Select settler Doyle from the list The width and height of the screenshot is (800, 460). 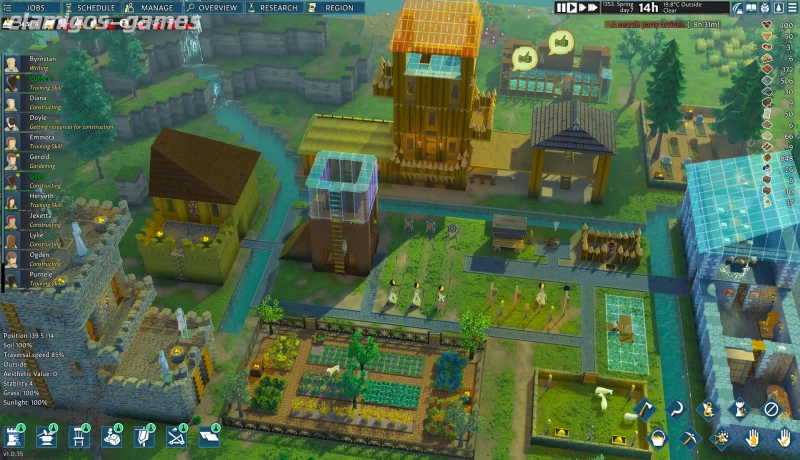click(x=38, y=118)
